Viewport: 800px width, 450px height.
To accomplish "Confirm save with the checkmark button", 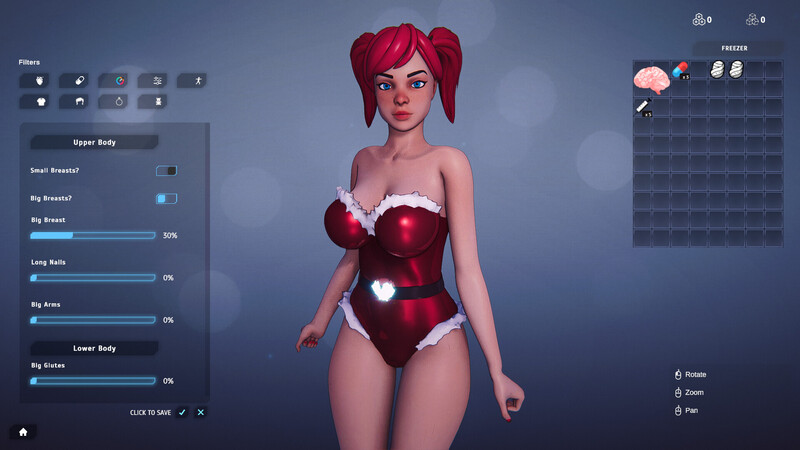I will click(182, 412).
